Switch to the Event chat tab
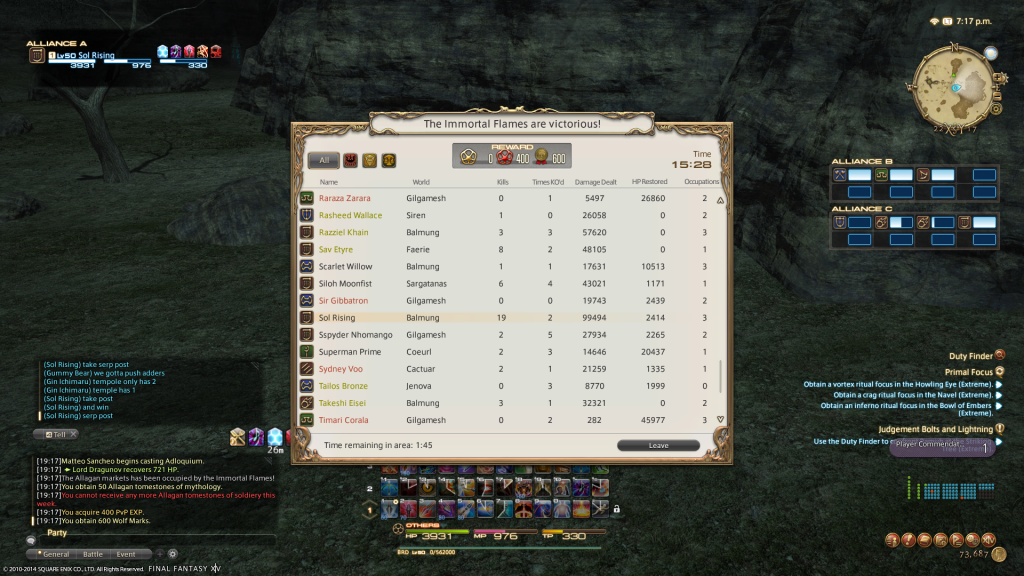This screenshot has height=576, width=1024. 126,553
